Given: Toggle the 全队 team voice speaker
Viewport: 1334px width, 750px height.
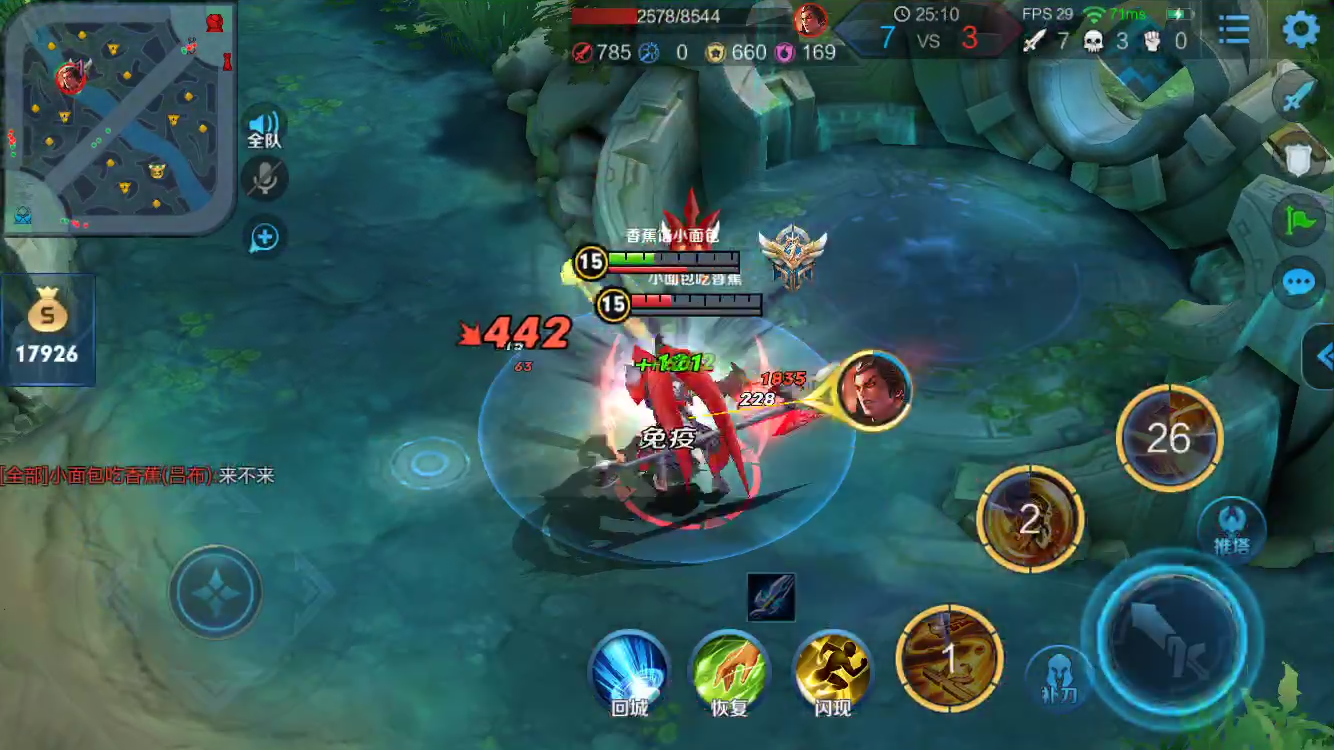Looking at the screenshot, I should point(265,124).
